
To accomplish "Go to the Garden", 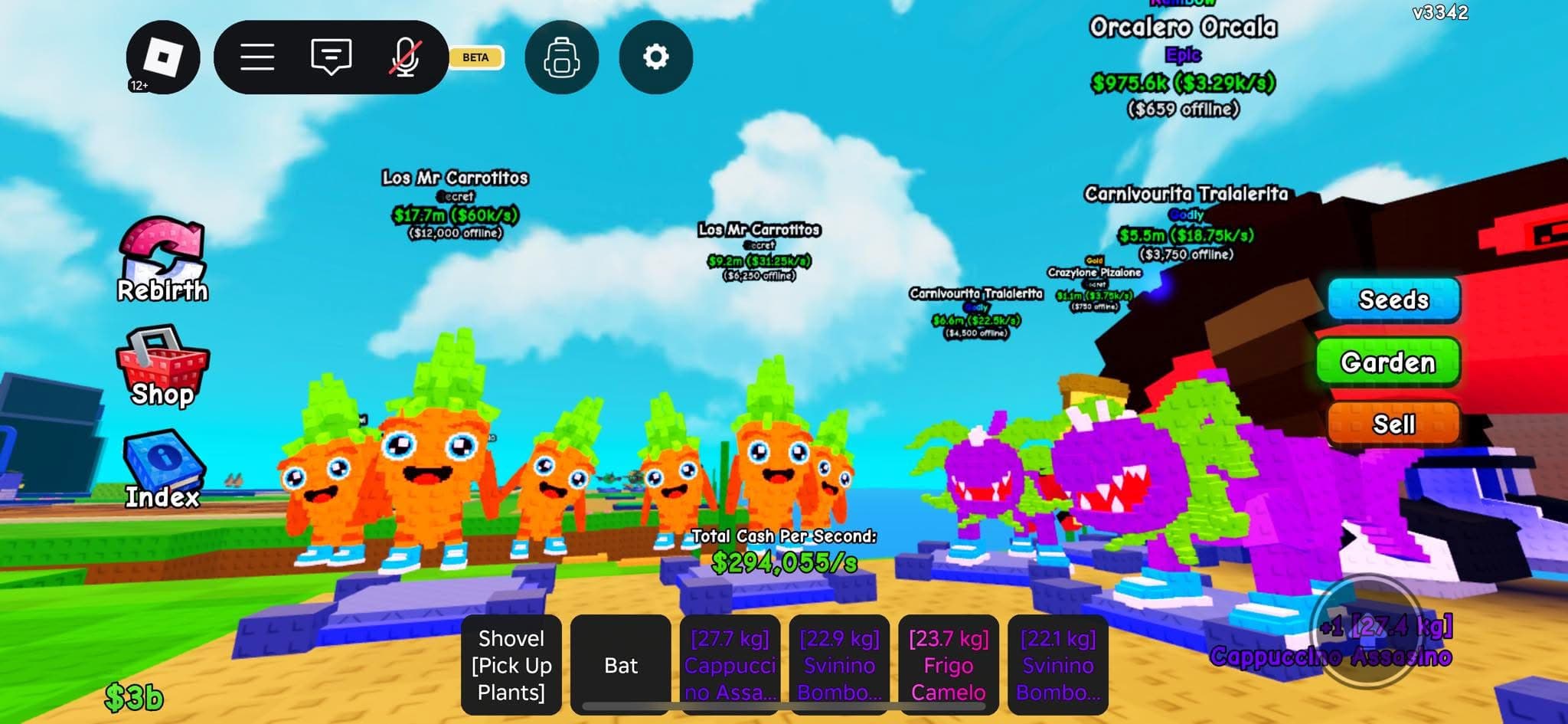I will click(x=1387, y=362).
